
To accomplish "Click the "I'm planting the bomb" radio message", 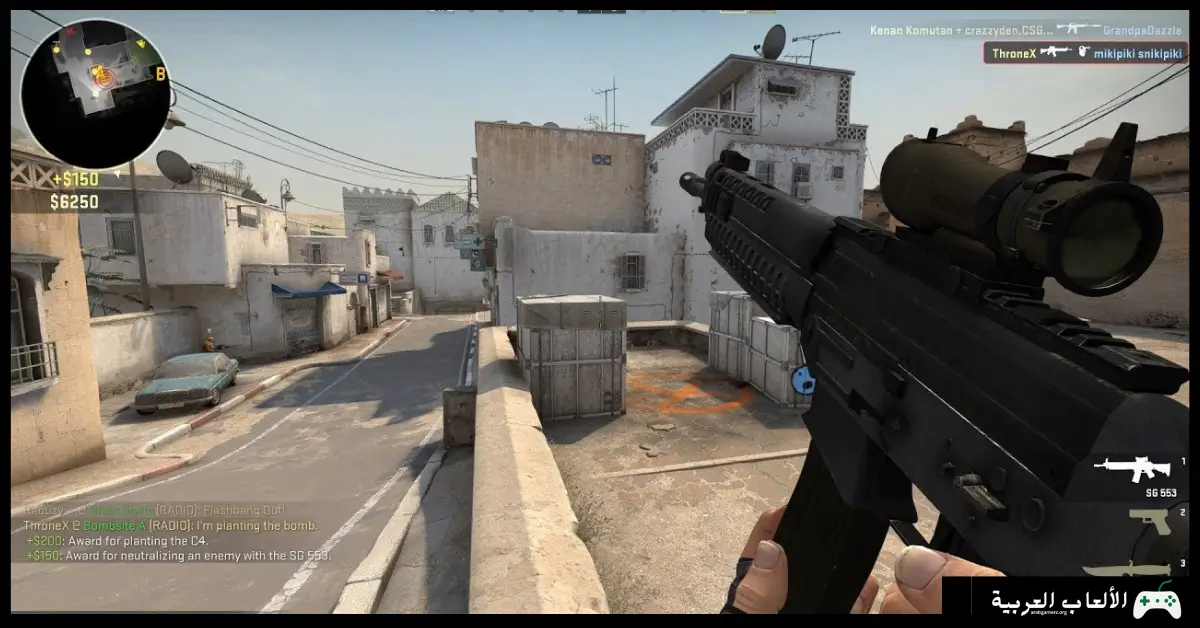I will pos(171,525).
